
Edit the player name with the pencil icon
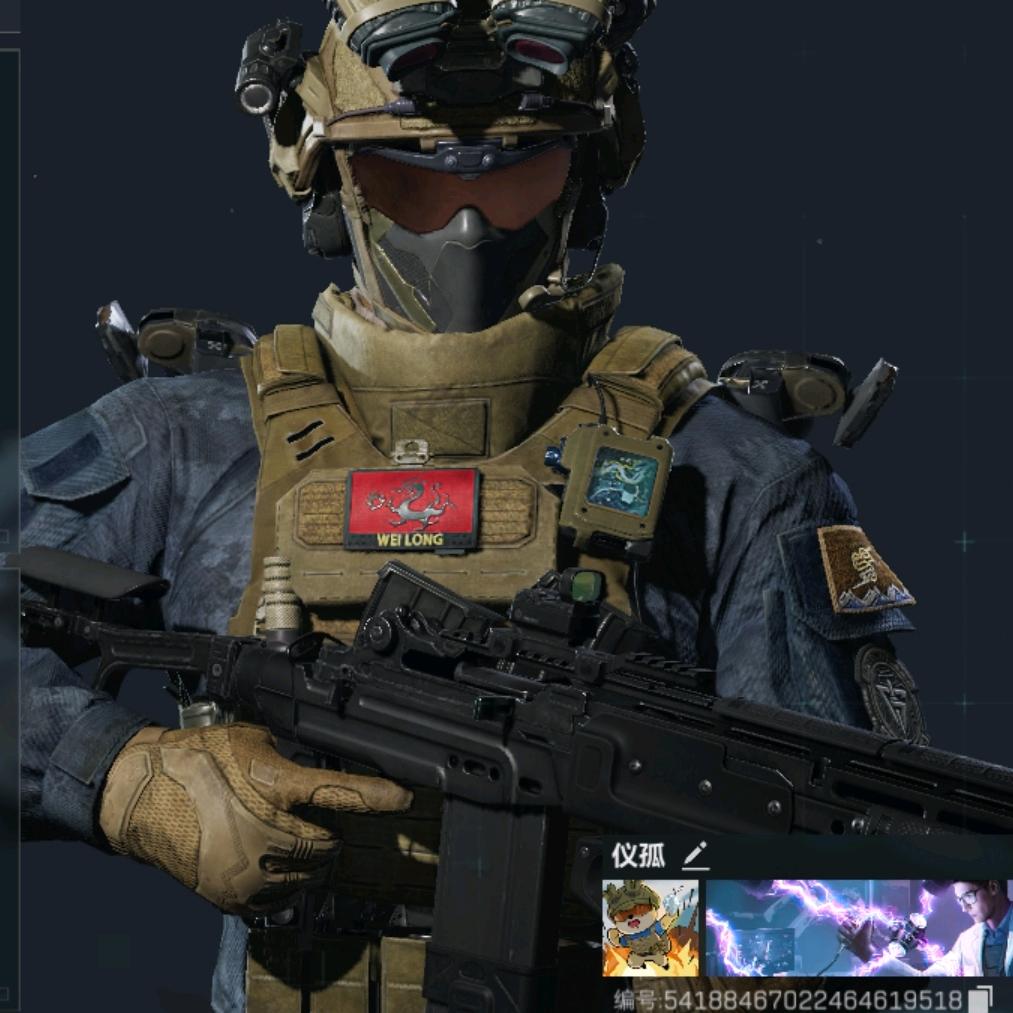point(695,855)
